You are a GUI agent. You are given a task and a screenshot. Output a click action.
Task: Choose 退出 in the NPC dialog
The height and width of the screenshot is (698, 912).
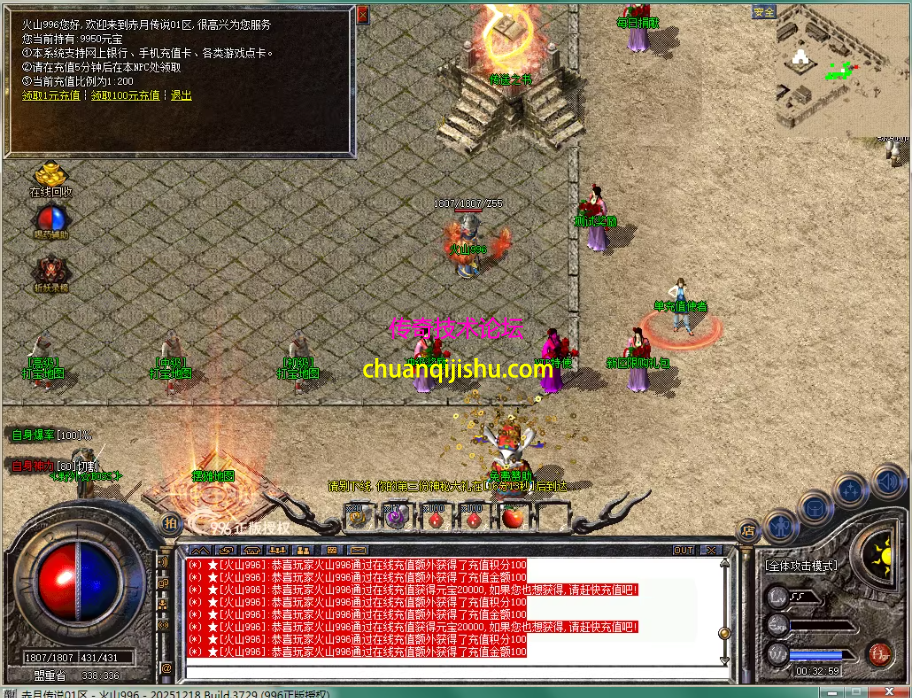[181, 96]
